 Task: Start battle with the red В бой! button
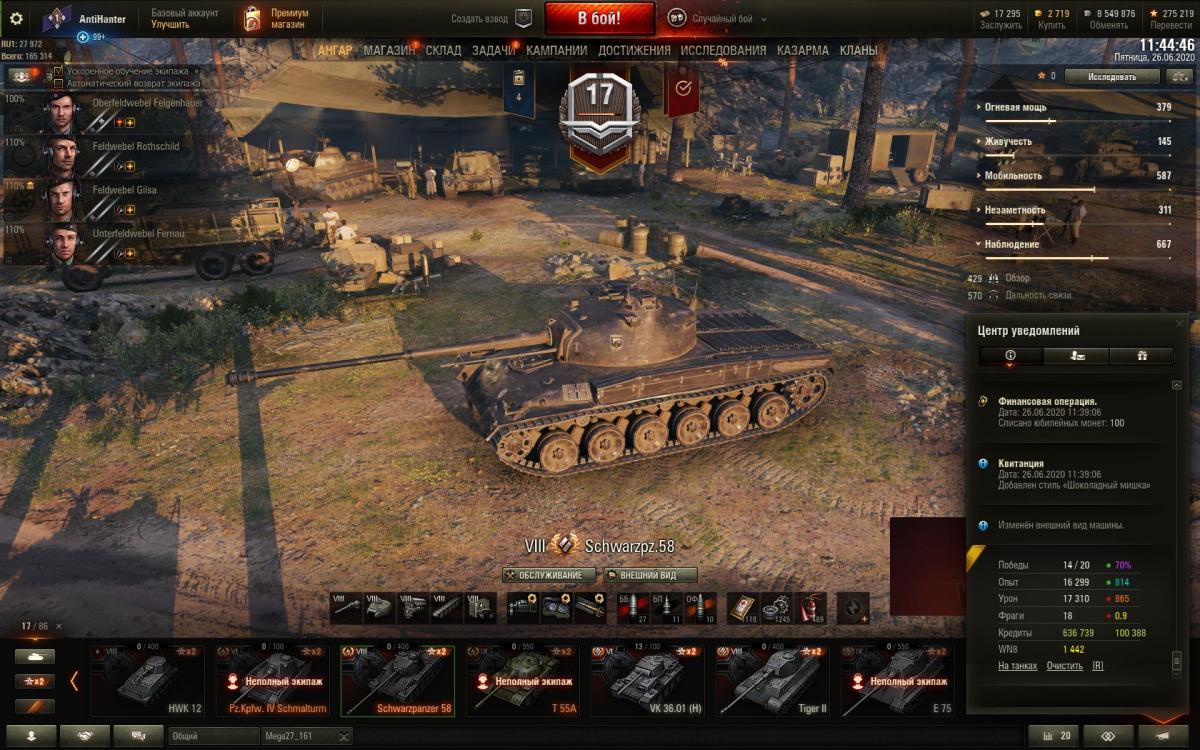[599, 18]
